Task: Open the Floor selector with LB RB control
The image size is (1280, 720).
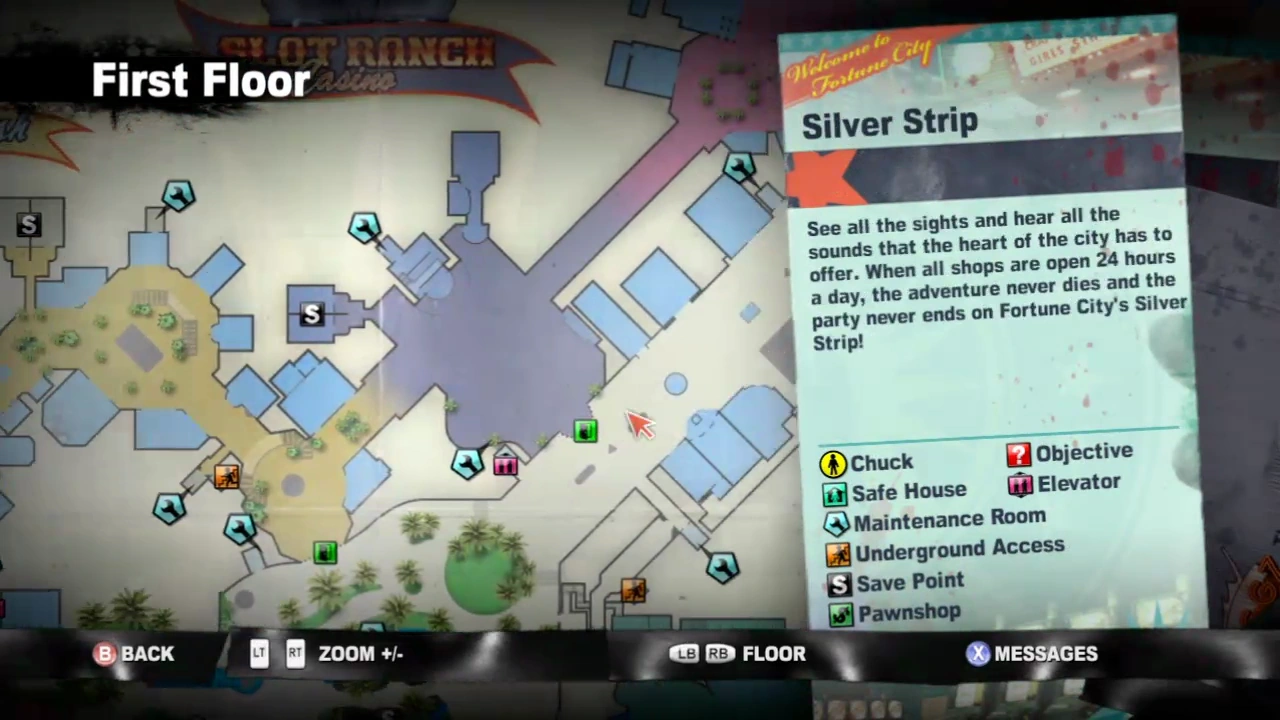Action: 738,653
